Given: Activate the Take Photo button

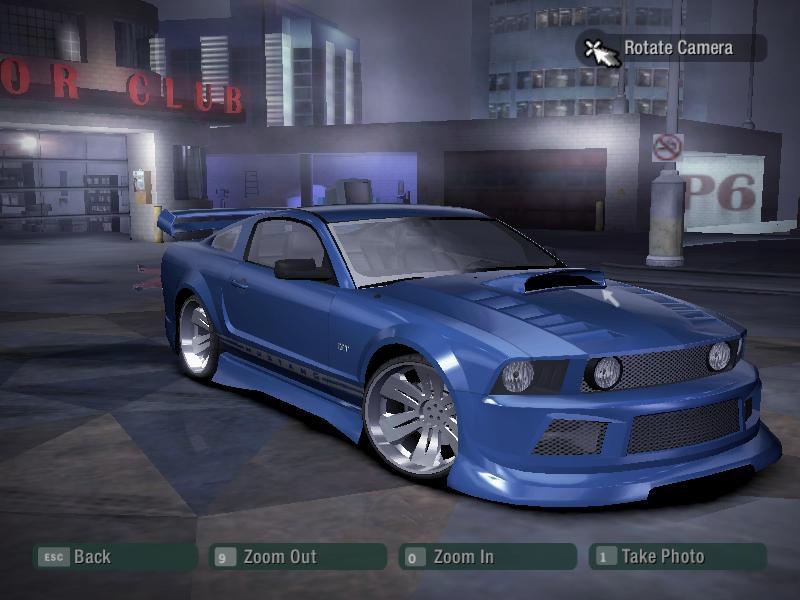Looking at the screenshot, I should pyautogui.click(x=678, y=557).
